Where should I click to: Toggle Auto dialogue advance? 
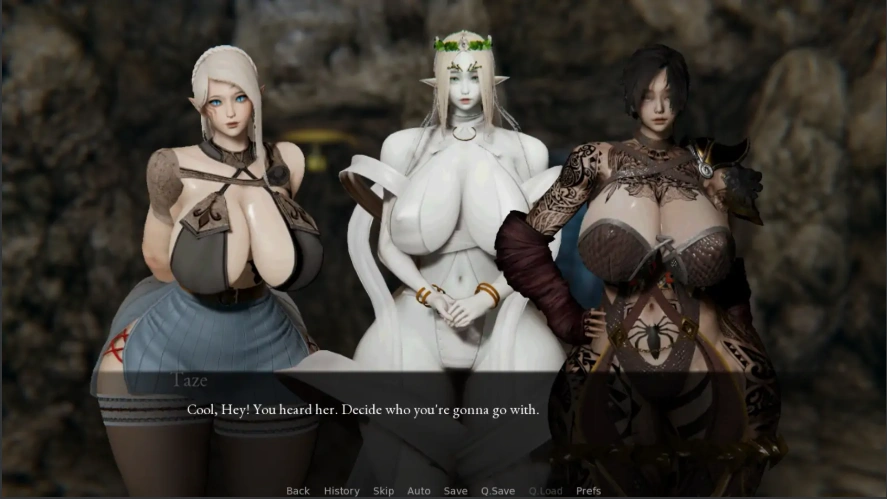[419, 491]
